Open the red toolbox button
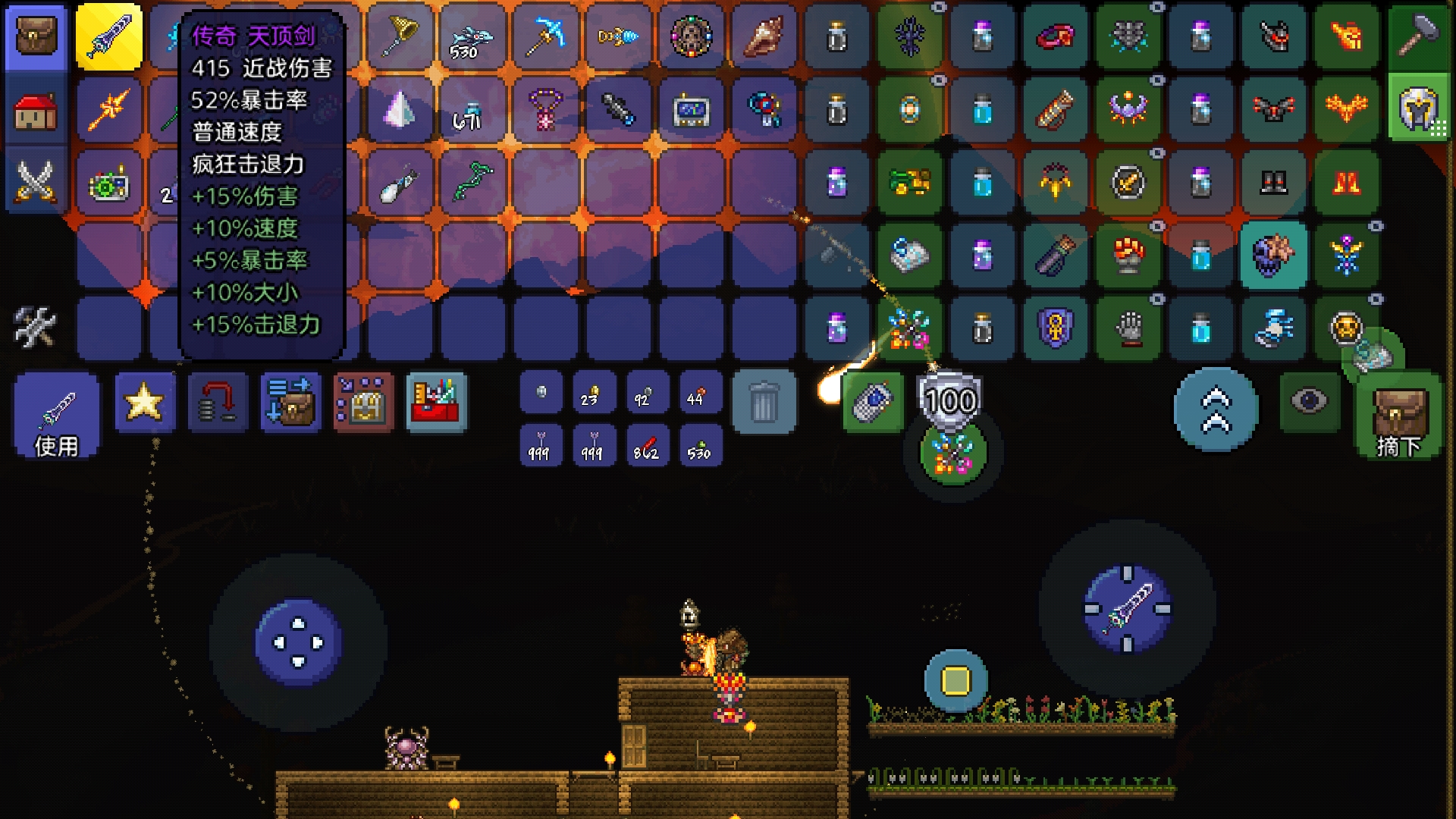Viewport: 1456px width, 819px height. click(436, 402)
